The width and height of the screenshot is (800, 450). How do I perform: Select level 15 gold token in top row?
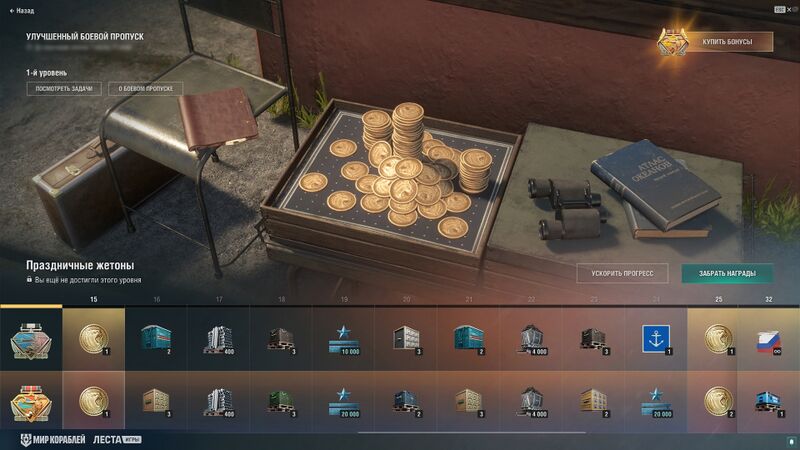pyautogui.click(x=93, y=338)
